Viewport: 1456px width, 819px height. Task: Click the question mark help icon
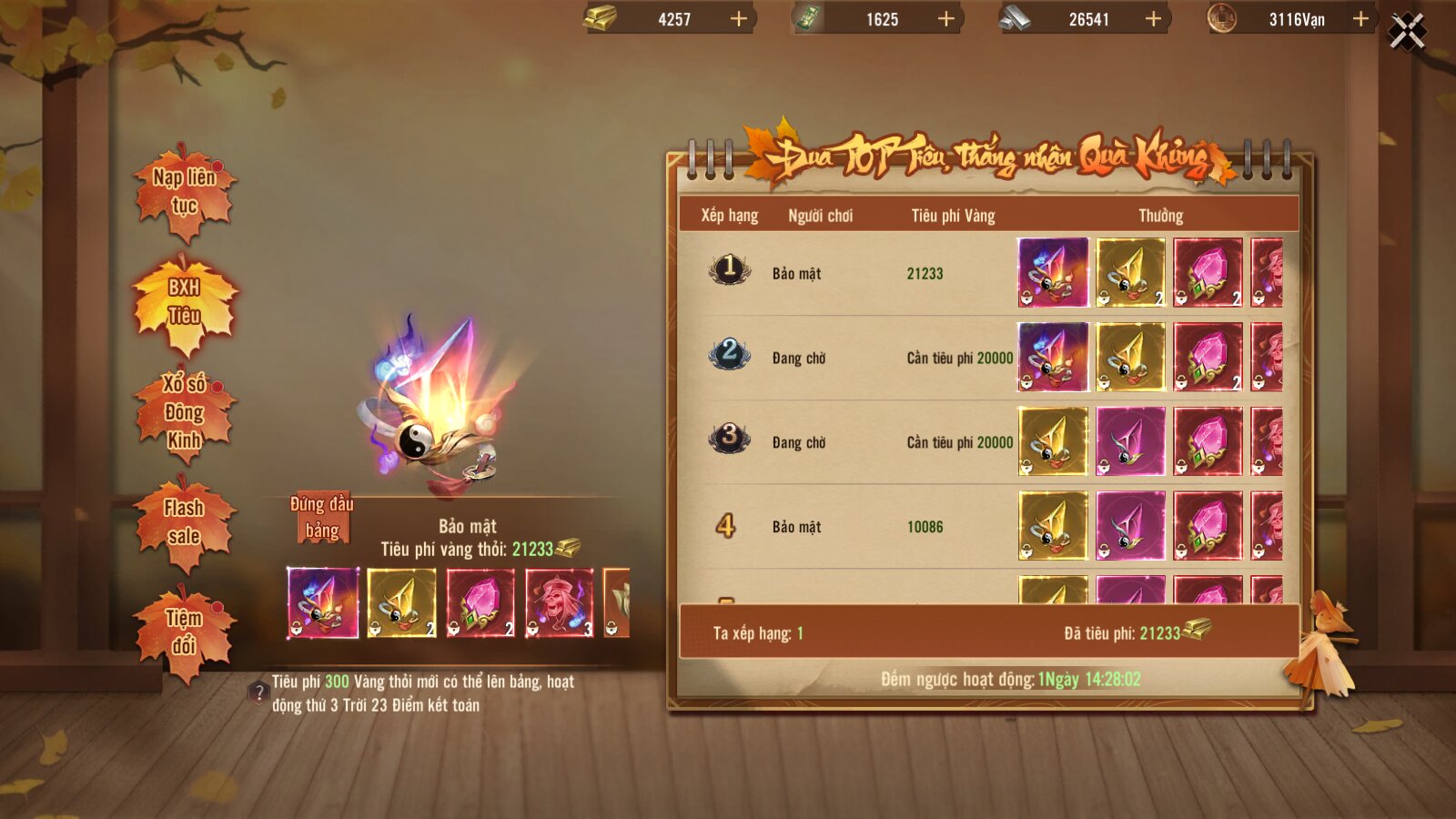pyautogui.click(x=258, y=693)
